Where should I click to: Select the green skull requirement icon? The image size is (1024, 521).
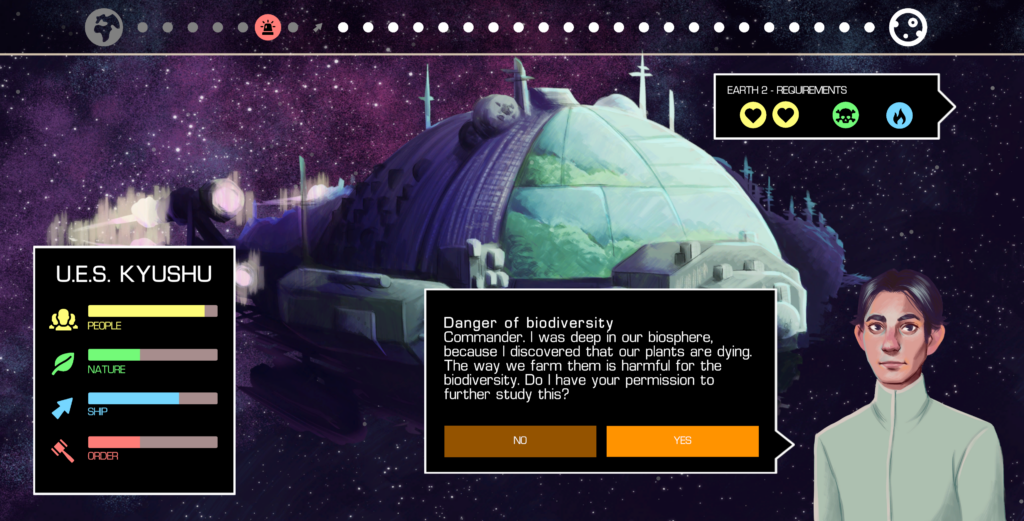tap(846, 116)
